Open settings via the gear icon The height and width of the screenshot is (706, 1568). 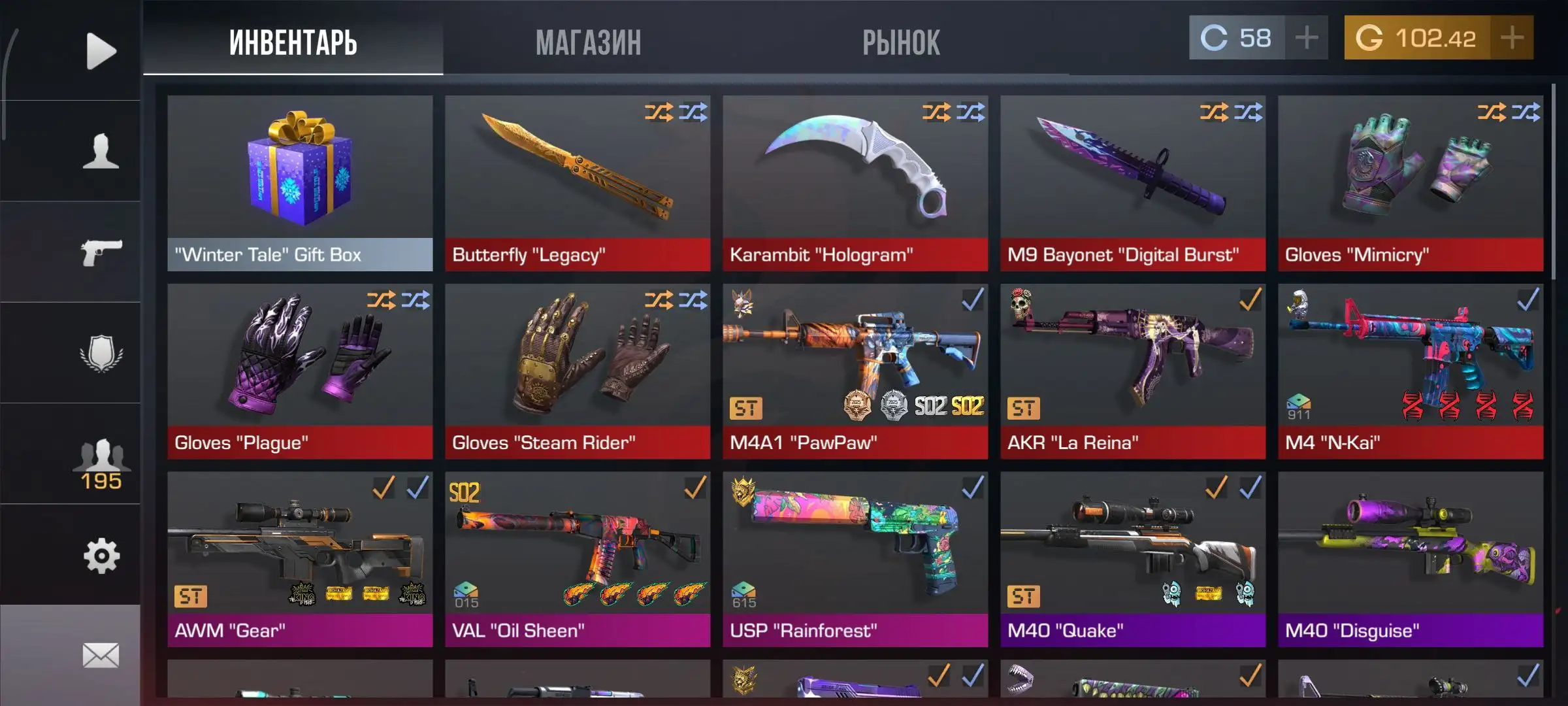(100, 556)
